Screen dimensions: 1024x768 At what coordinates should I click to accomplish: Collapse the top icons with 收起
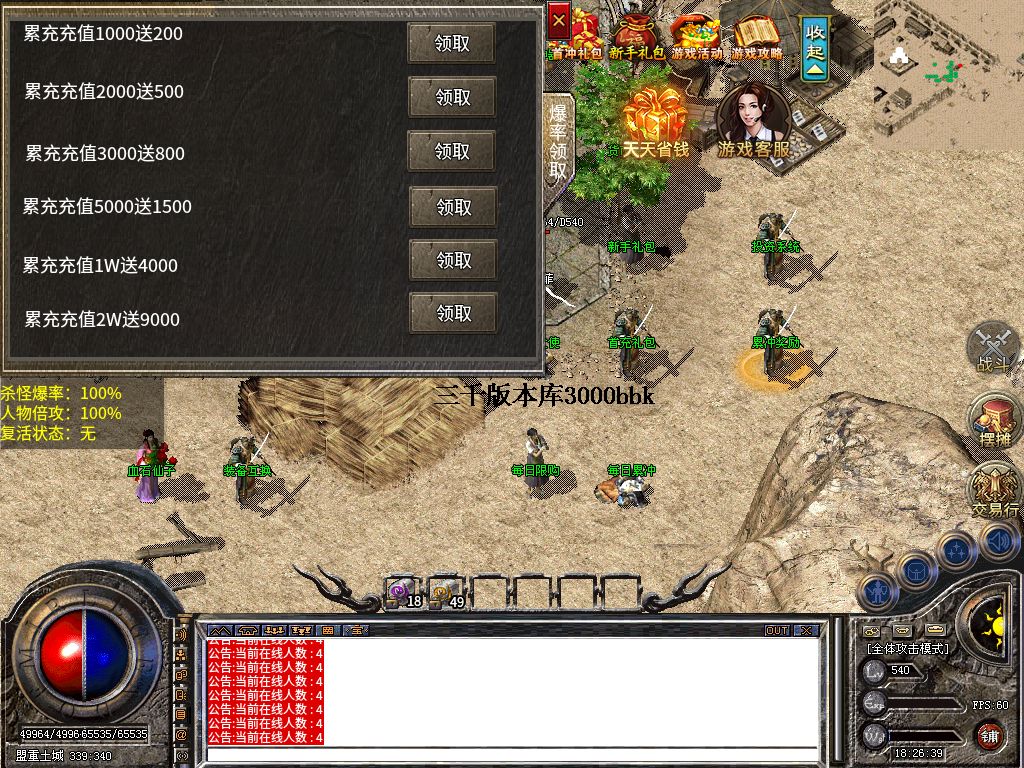[816, 46]
